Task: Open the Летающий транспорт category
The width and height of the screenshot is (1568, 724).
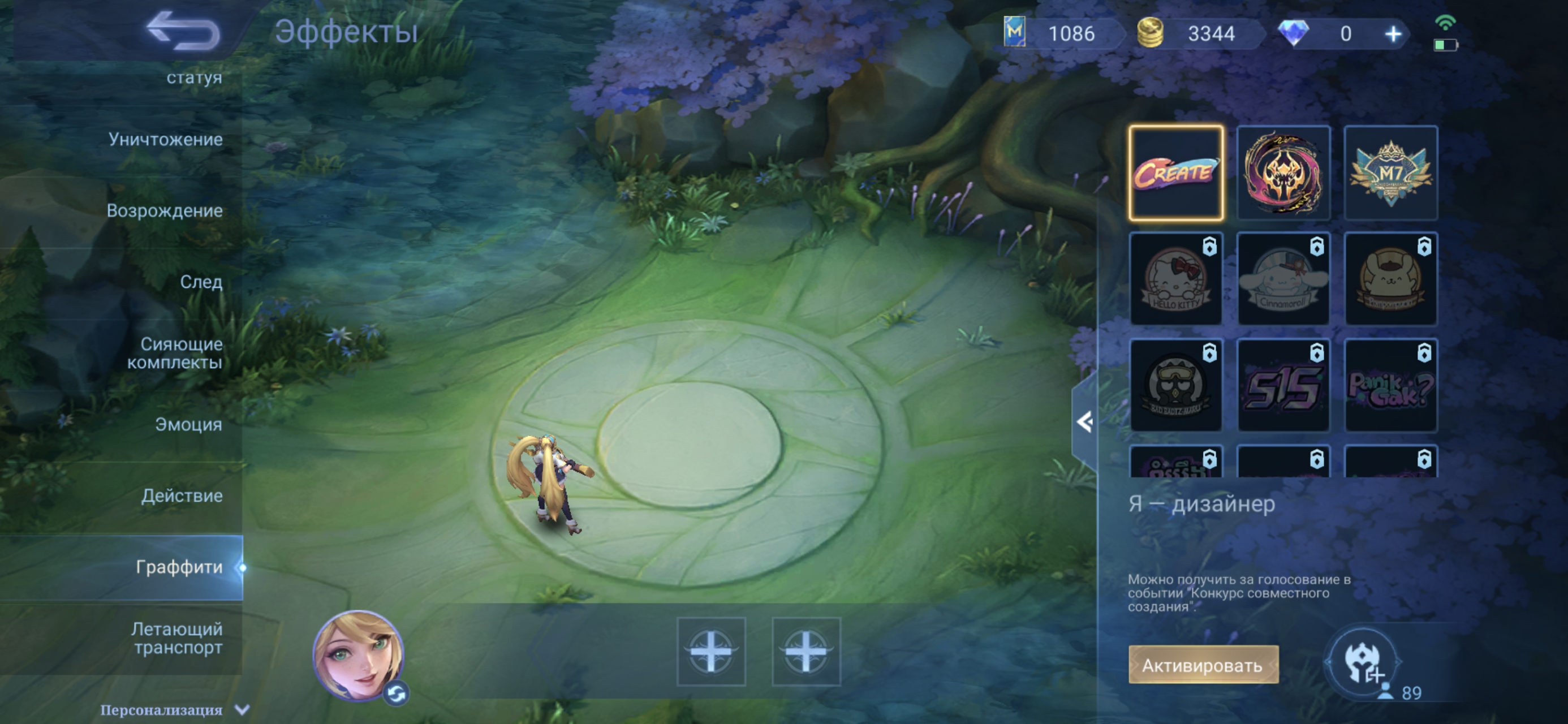Action: (x=177, y=638)
